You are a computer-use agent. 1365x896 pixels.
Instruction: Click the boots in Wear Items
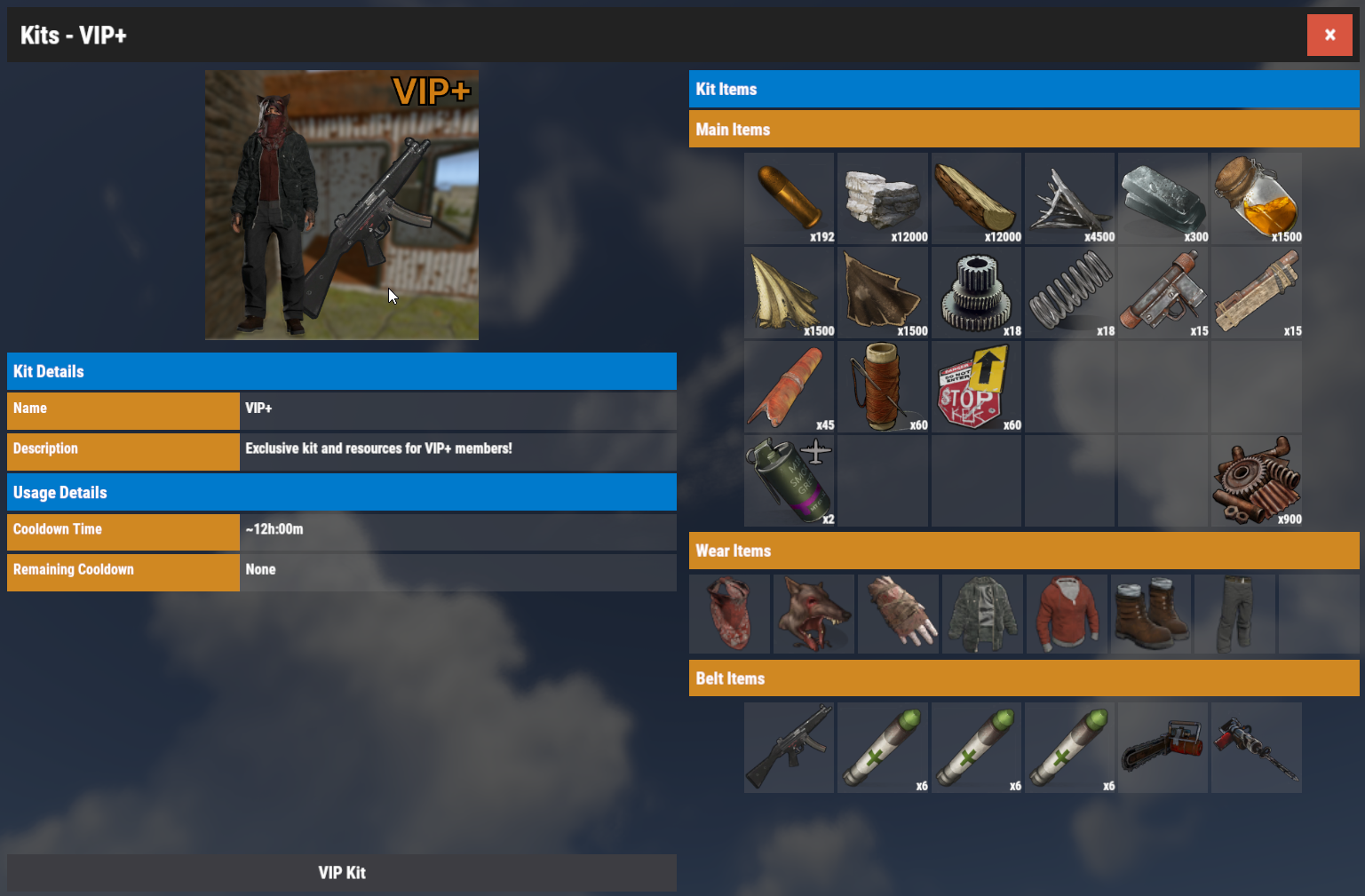pyautogui.click(x=1150, y=613)
